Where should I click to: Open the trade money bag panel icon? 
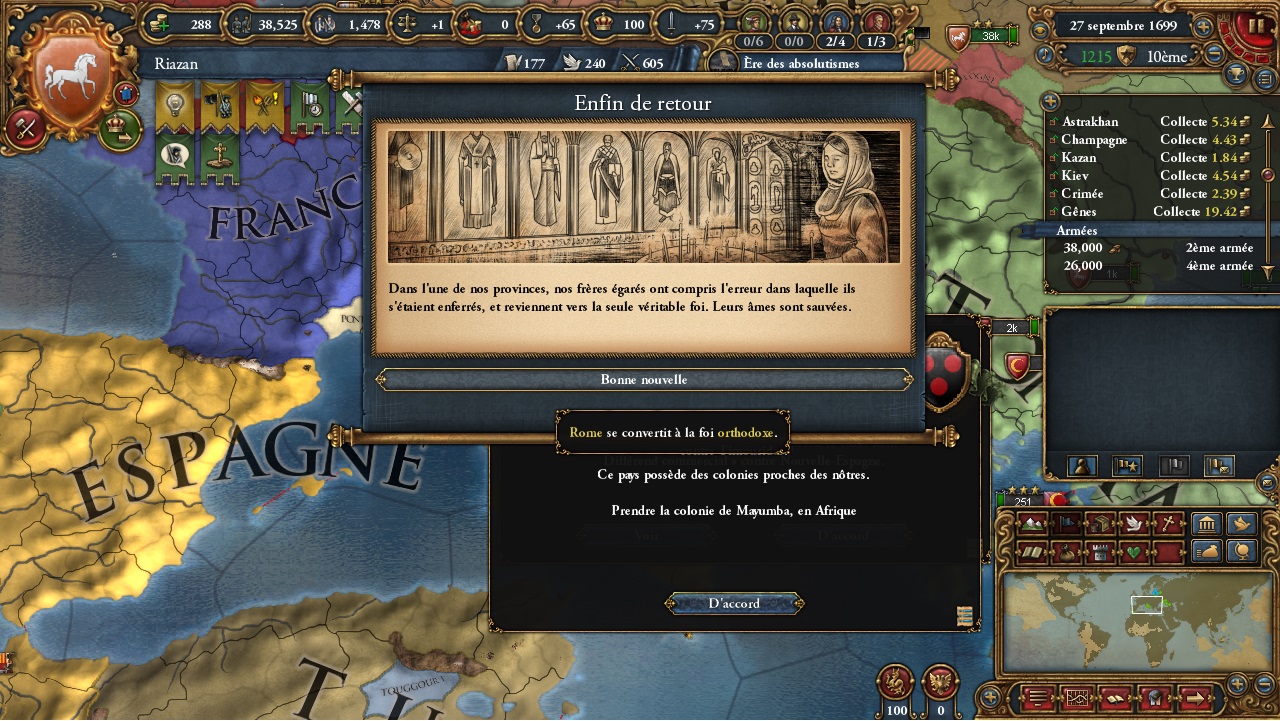[1208, 551]
